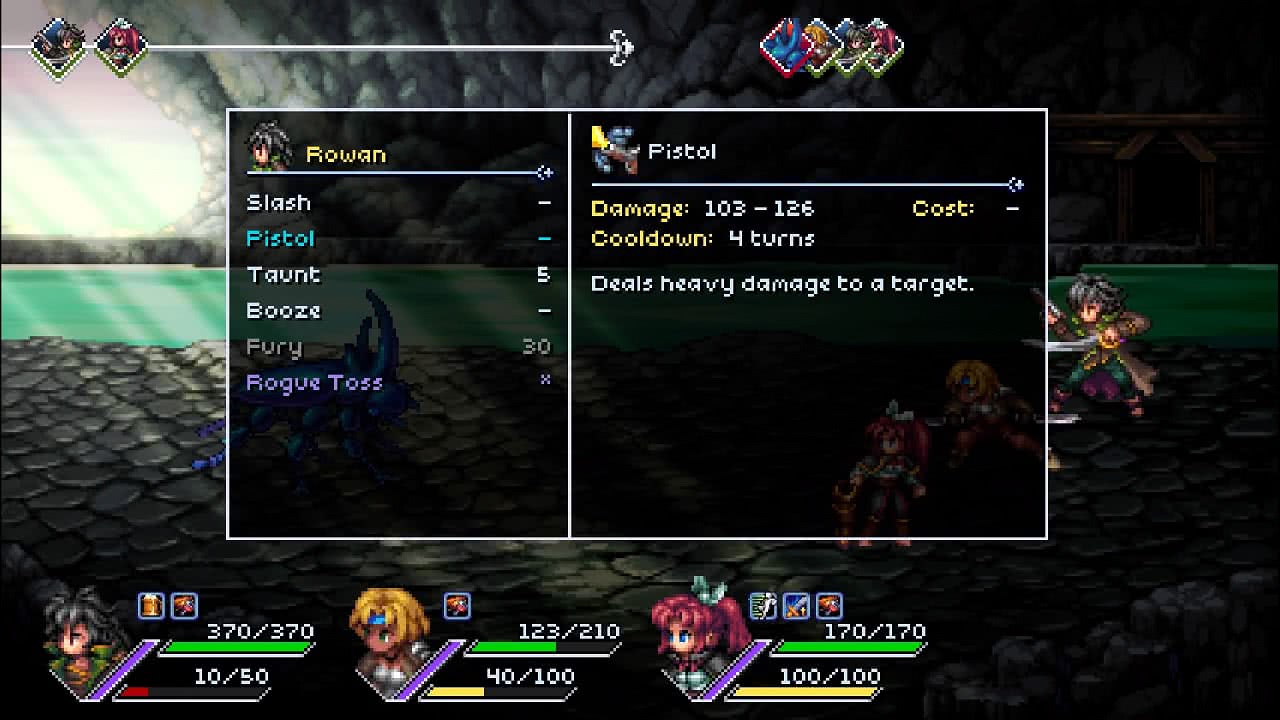Click the scroll status icon on red-haired member
The height and width of the screenshot is (720, 1280).
click(763, 605)
